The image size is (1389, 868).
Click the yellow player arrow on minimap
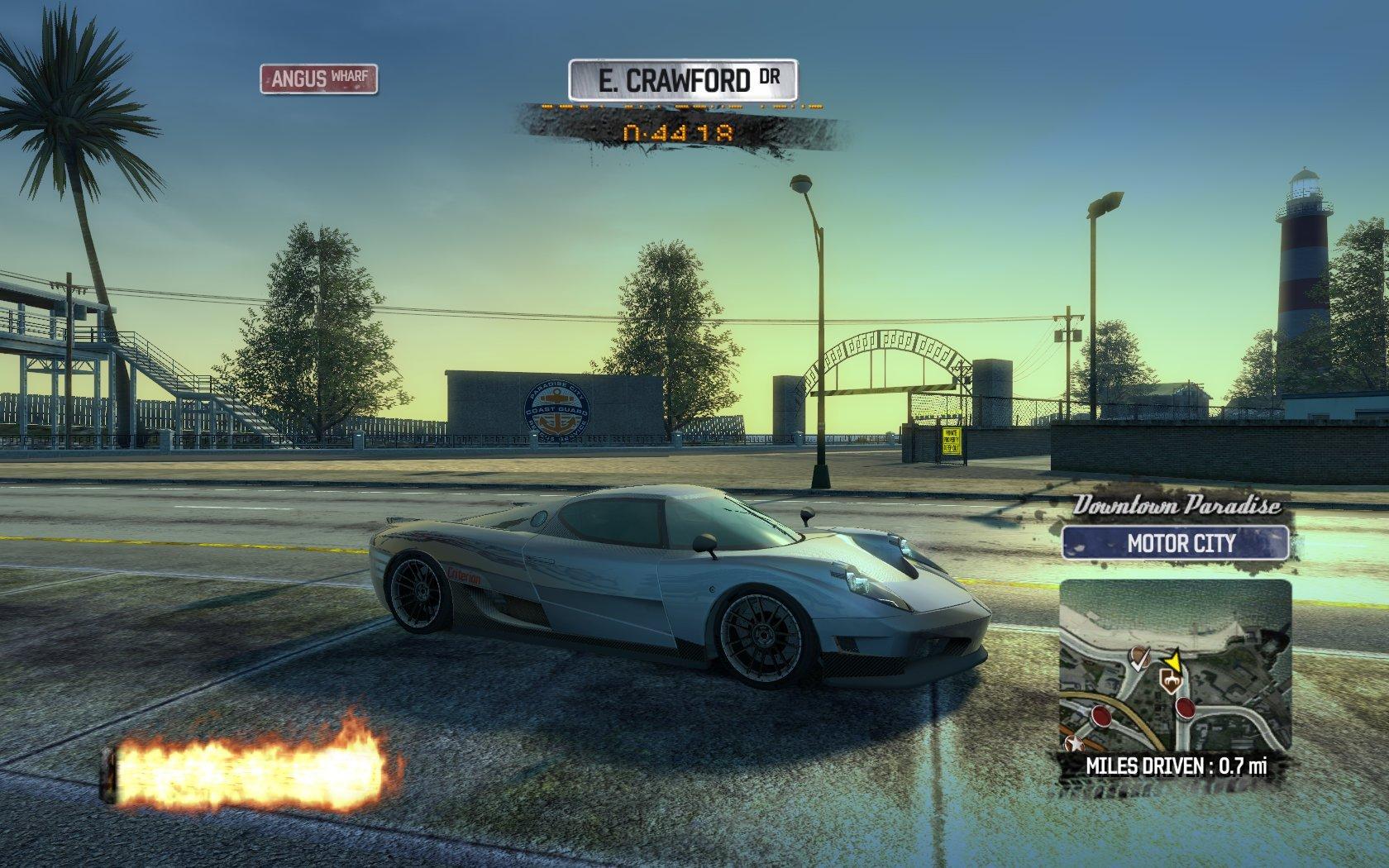(1172, 660)
